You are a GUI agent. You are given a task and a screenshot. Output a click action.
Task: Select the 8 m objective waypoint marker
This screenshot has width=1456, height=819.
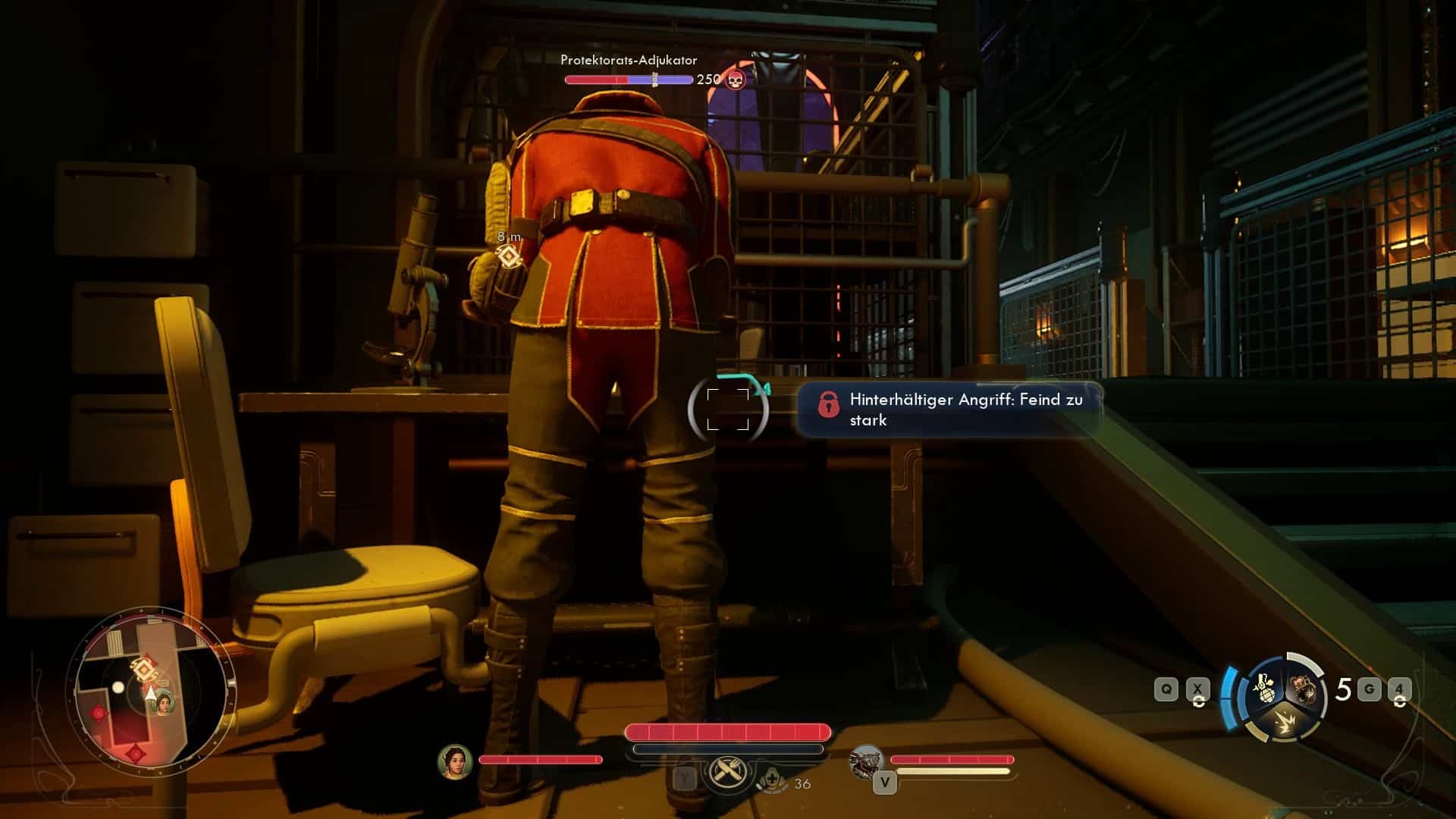[x=510, y=258]
